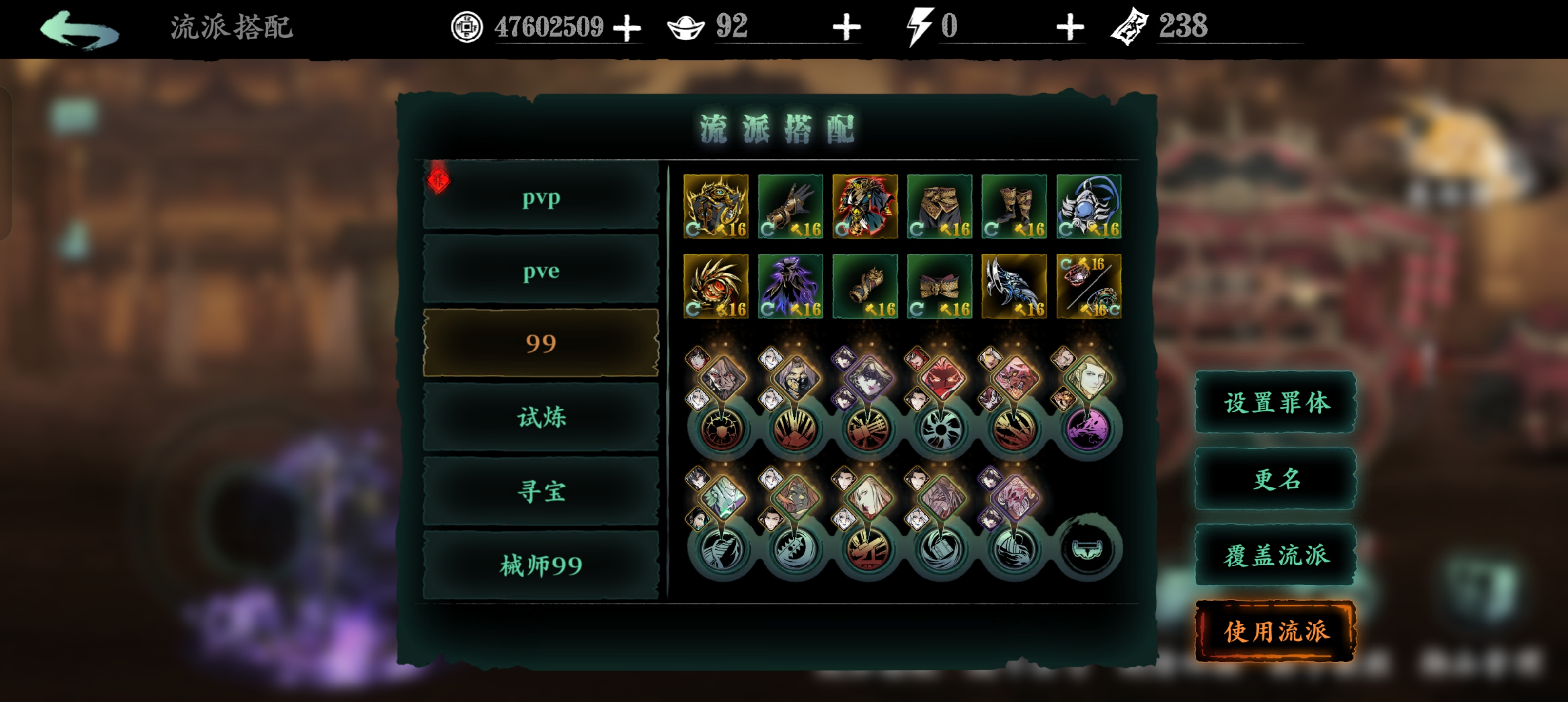Apply the build with 使用流派

click(x=1276, y=631)
